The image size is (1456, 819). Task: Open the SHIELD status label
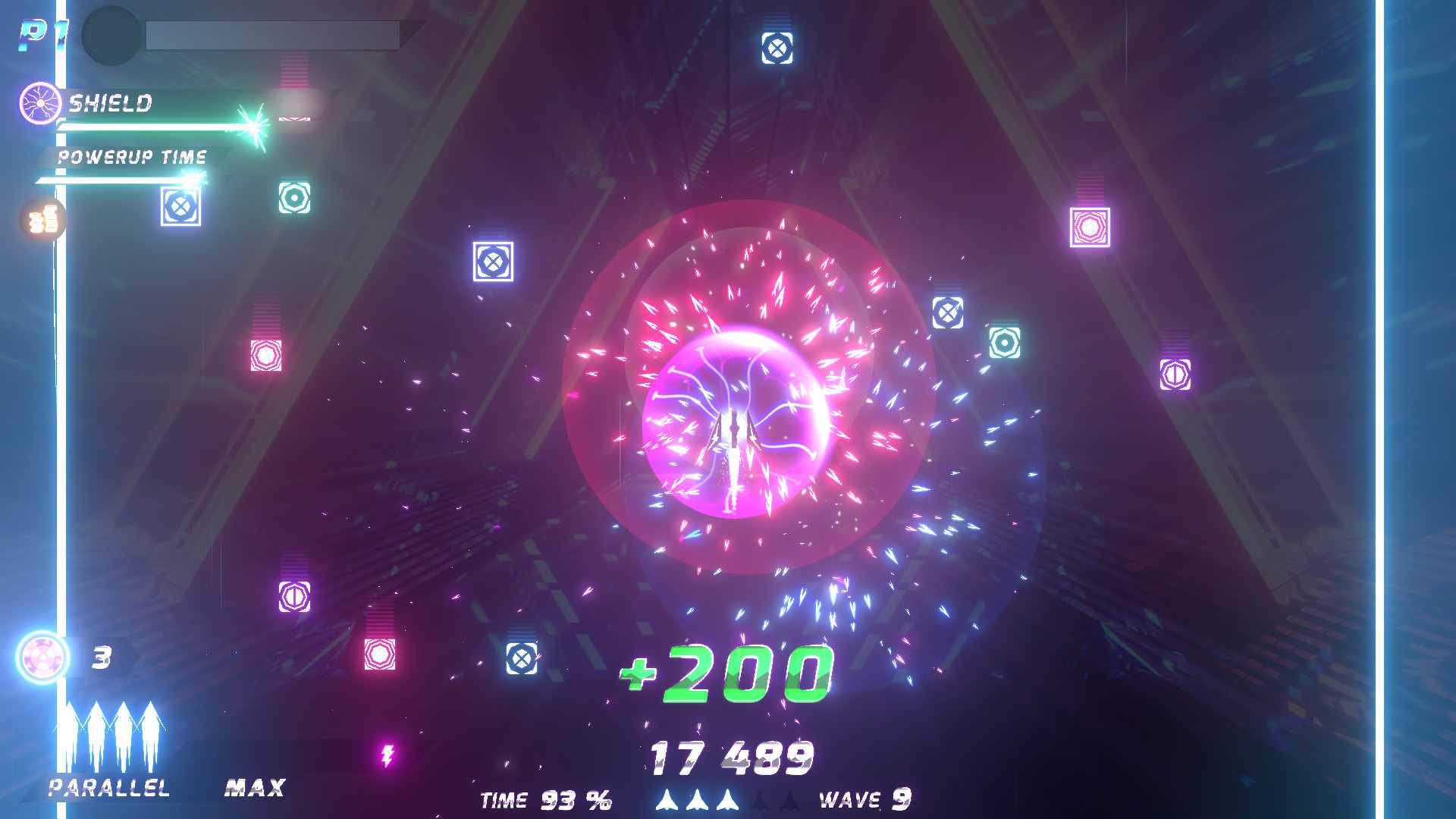click(x=110, y=103)
